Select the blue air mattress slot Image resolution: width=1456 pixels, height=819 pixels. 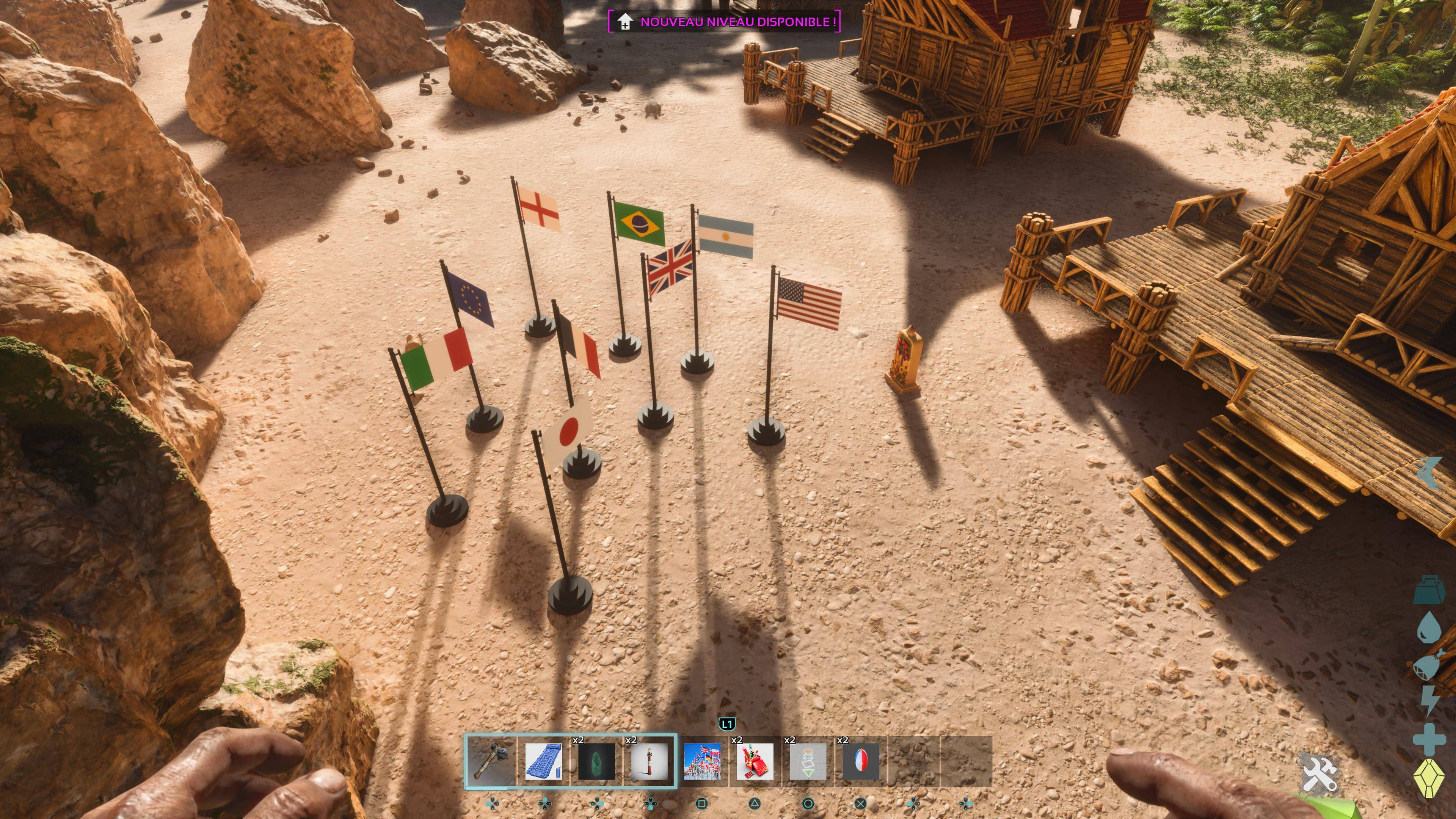[543, 761]
